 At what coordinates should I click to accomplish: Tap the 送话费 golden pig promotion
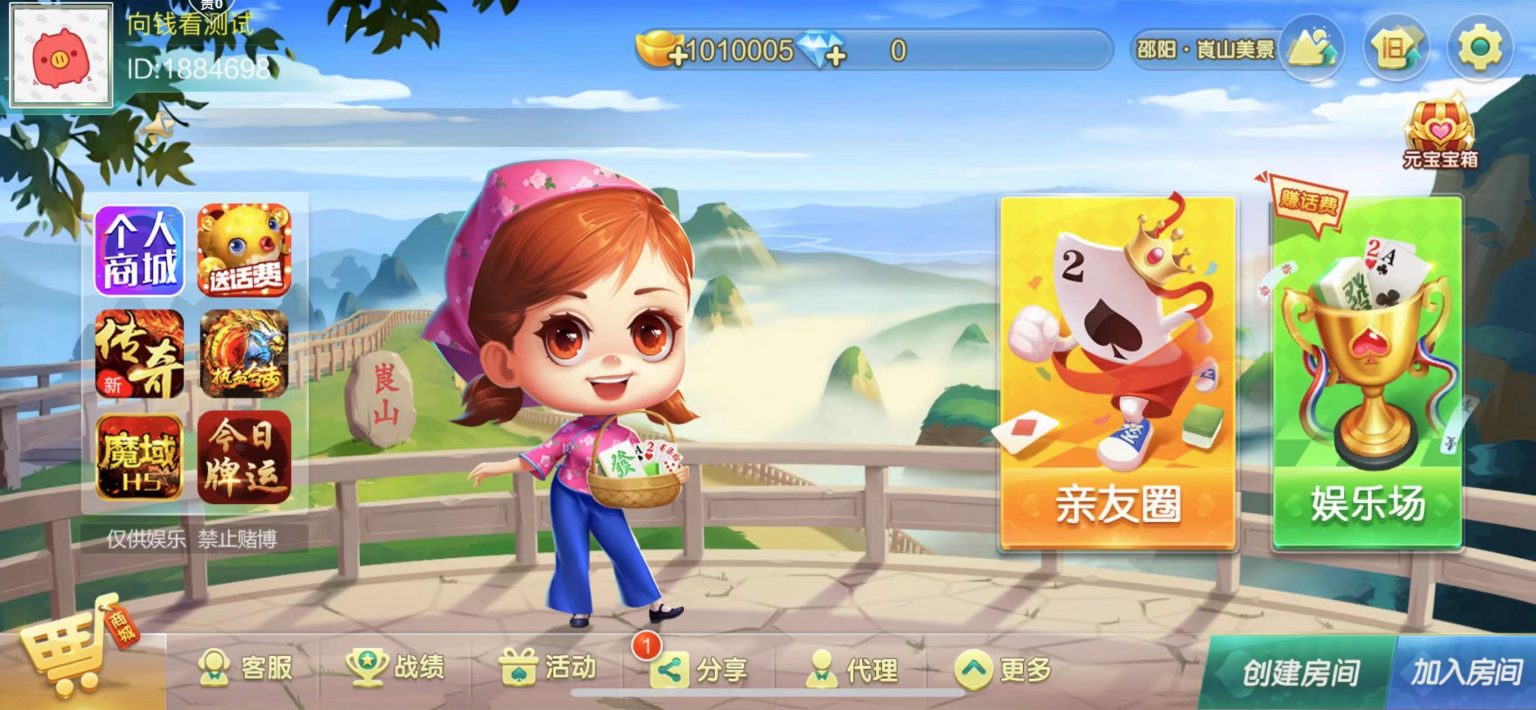tap(244, 250)
